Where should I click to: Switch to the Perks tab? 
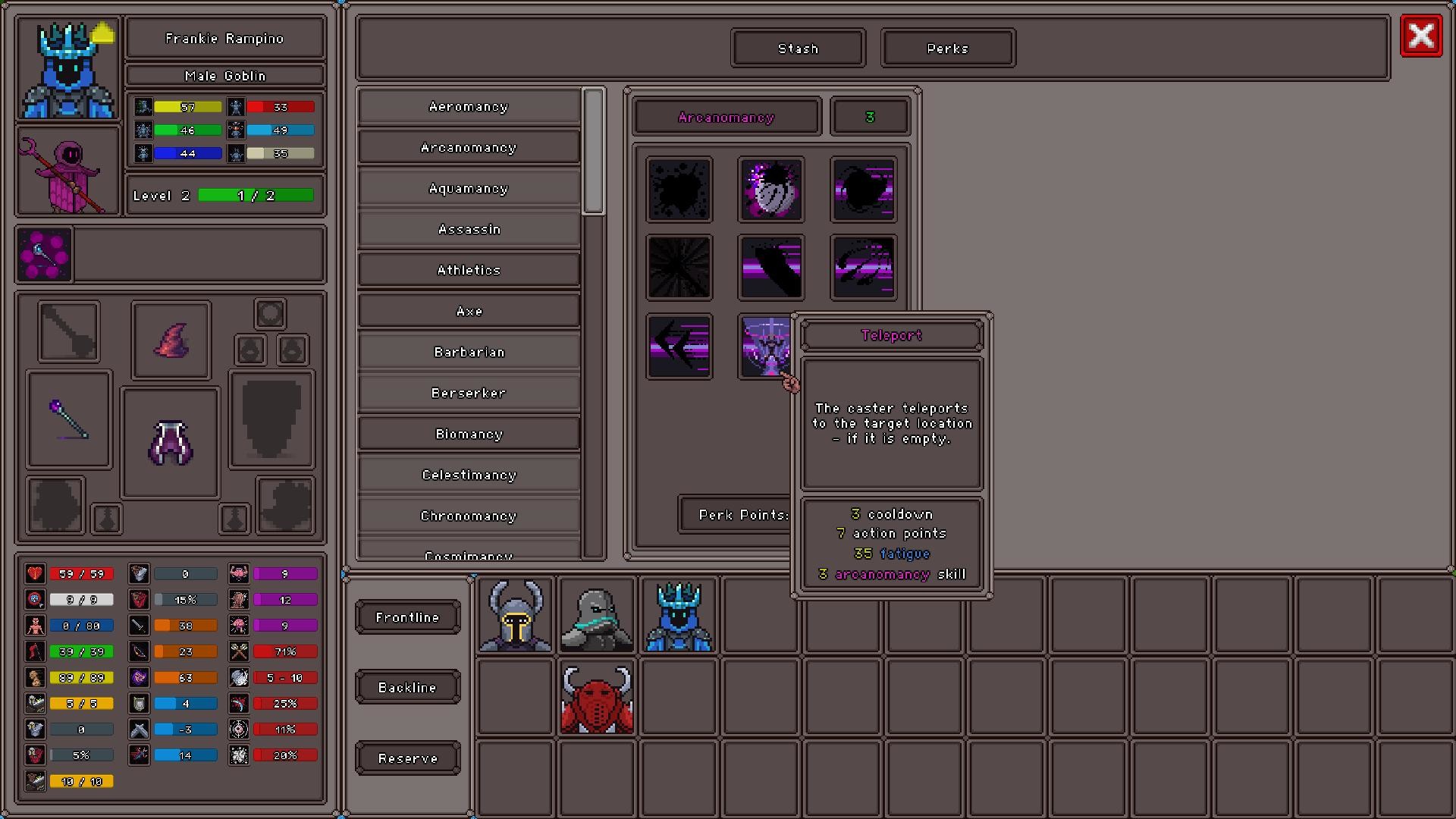pyautogui.click(x=947, y=48)
